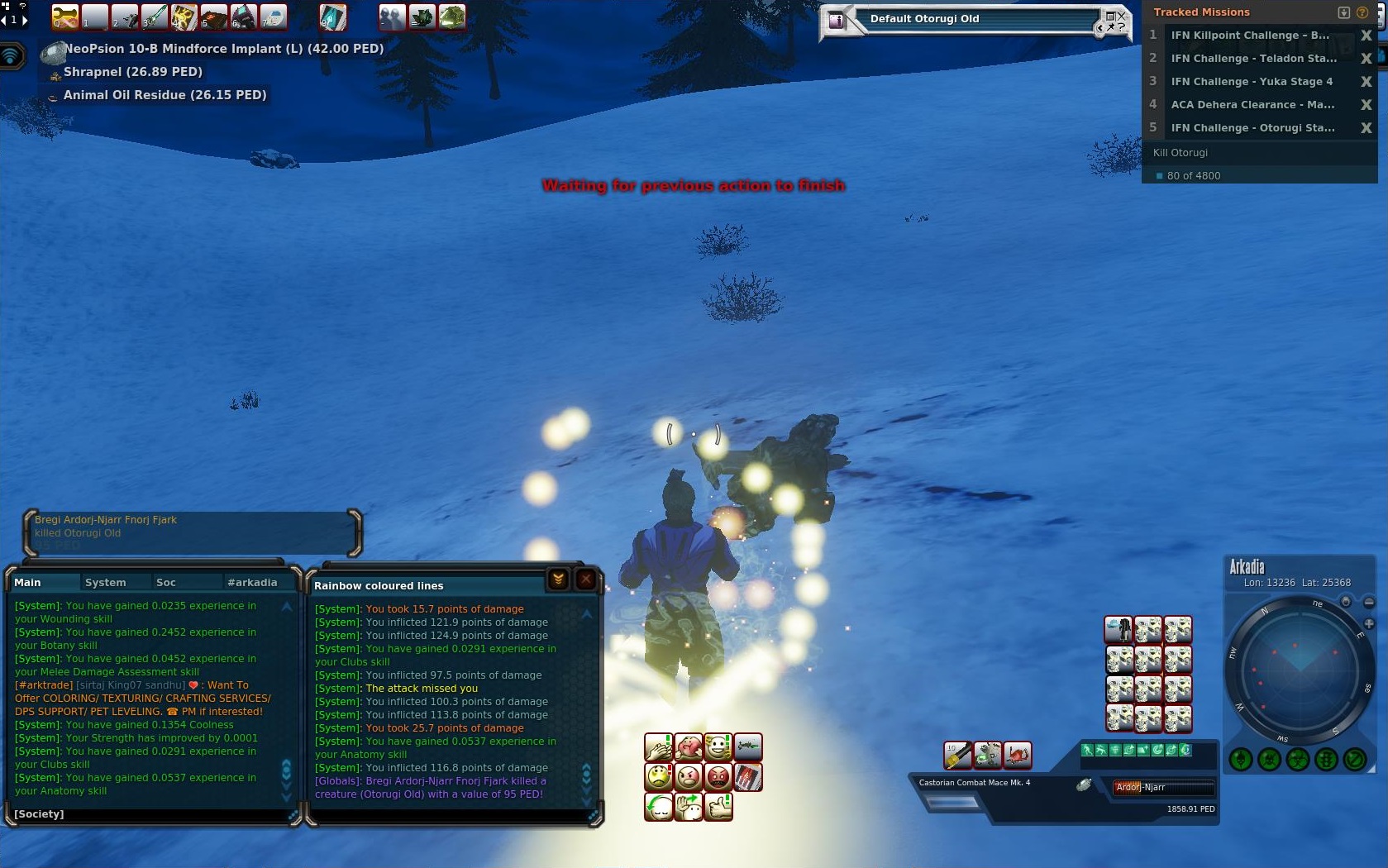Open the ACA Dehera Clearance mission entry
Image resolution: width=1388 pixels, height=868 pixels.
(x=1252, y=105)
